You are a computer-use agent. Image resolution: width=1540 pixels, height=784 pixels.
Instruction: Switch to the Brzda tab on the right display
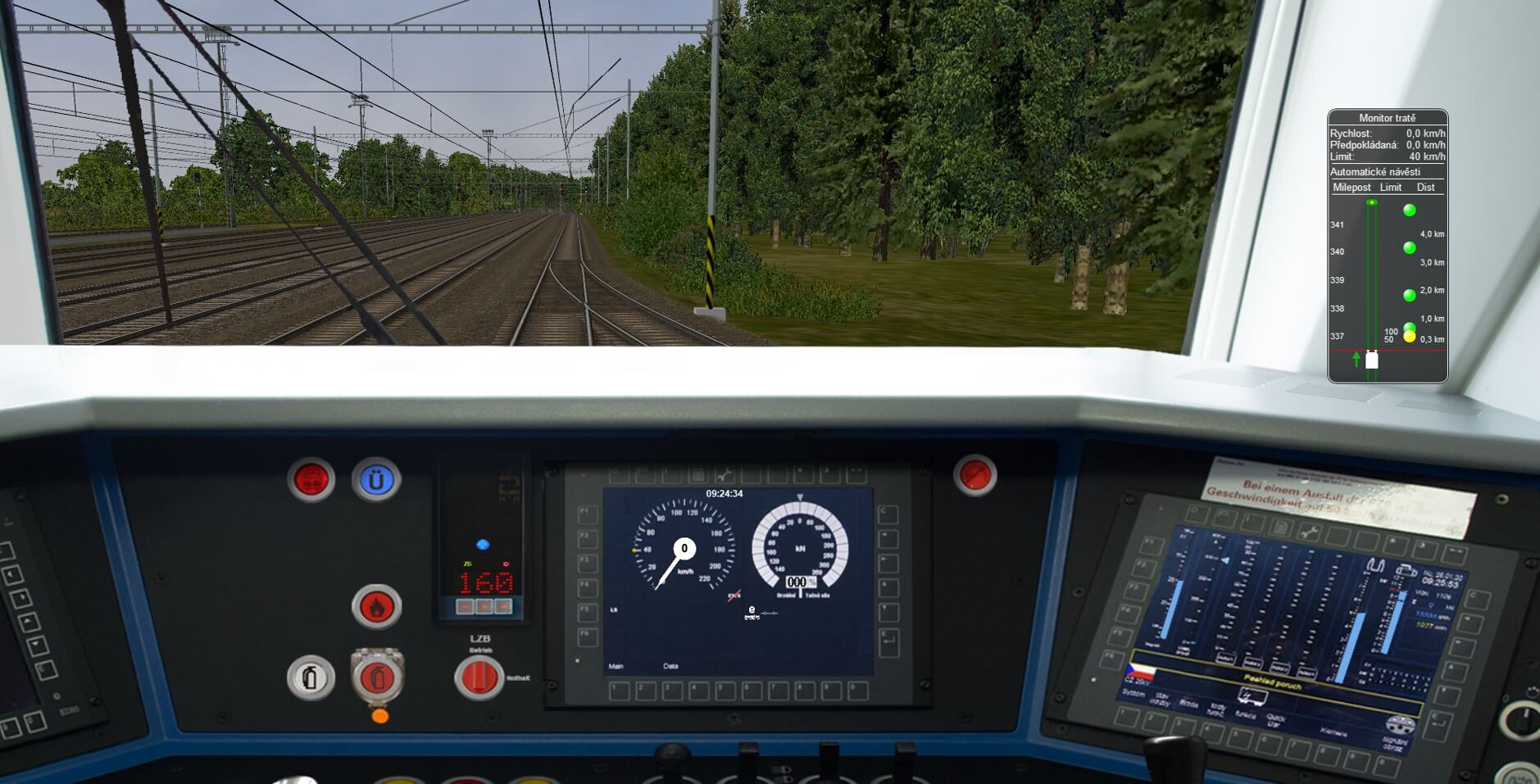pos(1188,705)
